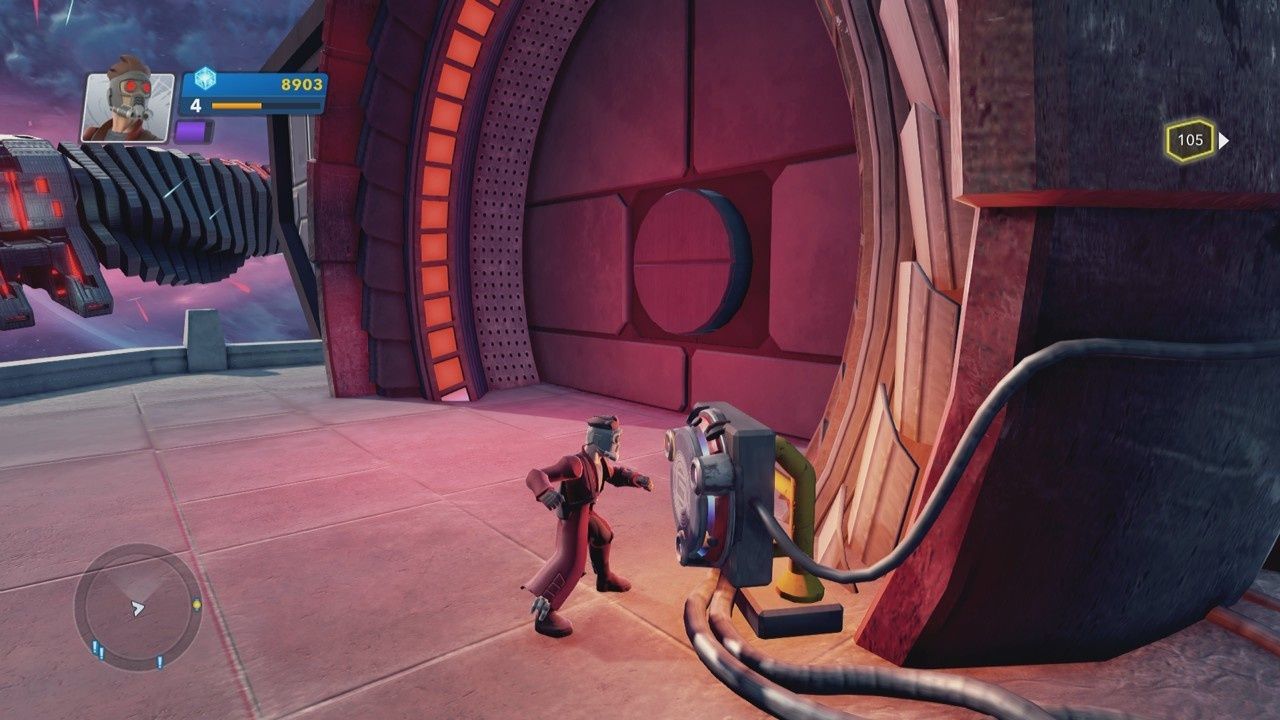The height and width of the screenshot is (720, 1280).
Task: Click the player arrow on the minimap
Action: pyautogui.click(x=138, y=608)
